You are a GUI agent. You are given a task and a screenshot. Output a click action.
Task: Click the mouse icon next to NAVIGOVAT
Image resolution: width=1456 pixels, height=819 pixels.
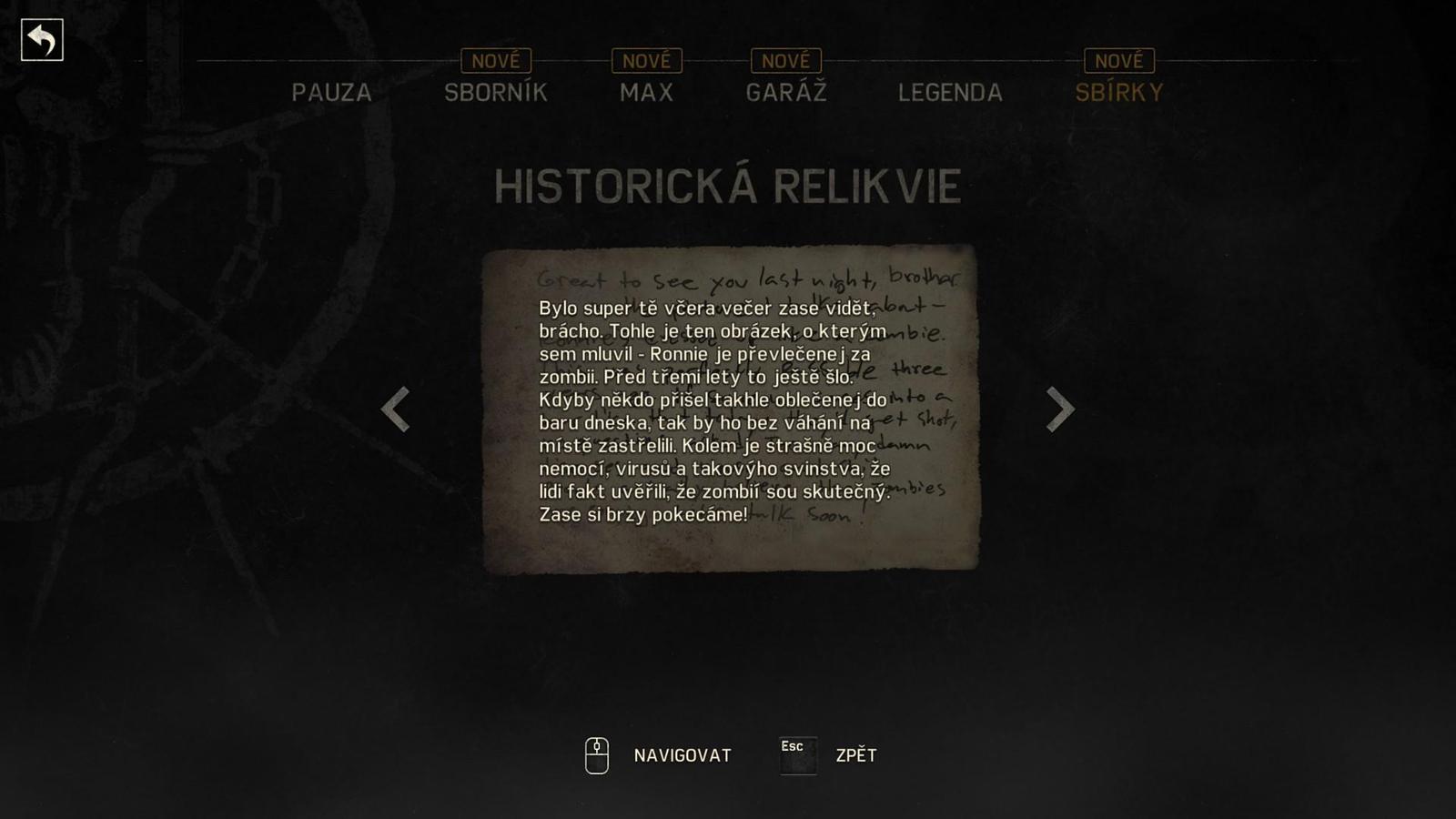[x=597, y=754]
